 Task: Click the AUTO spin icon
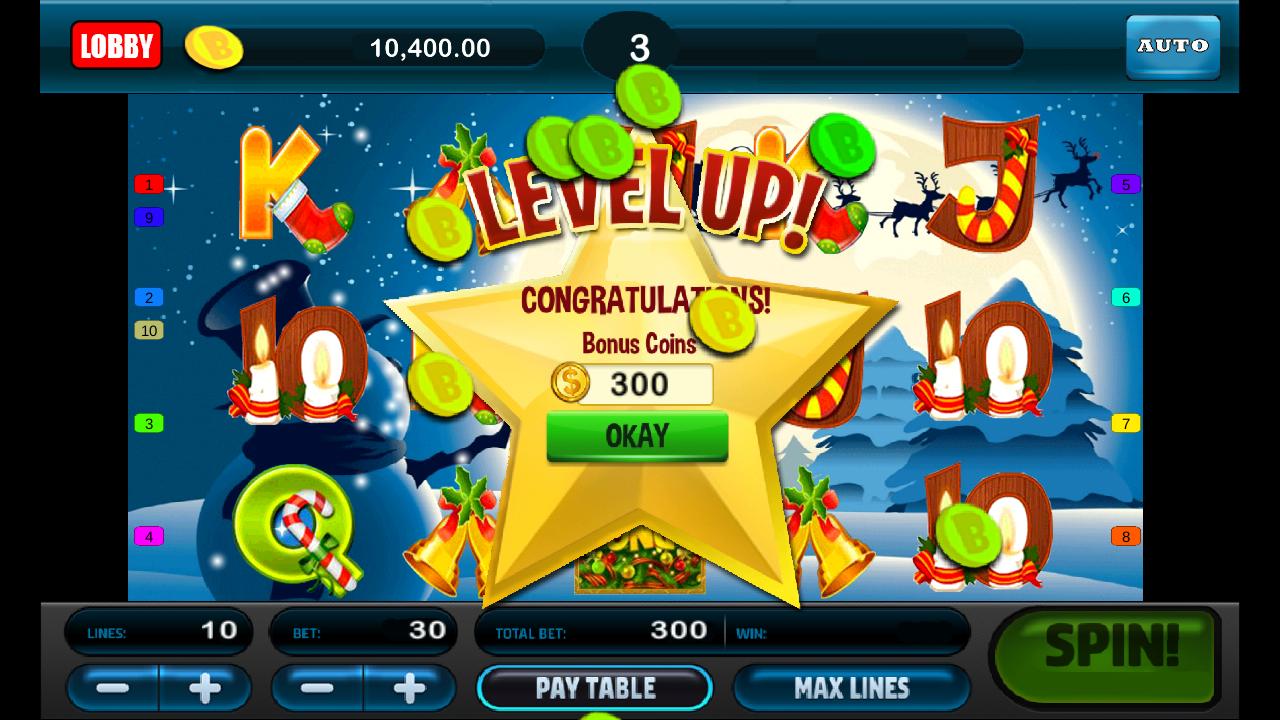tap(1172, 46)
